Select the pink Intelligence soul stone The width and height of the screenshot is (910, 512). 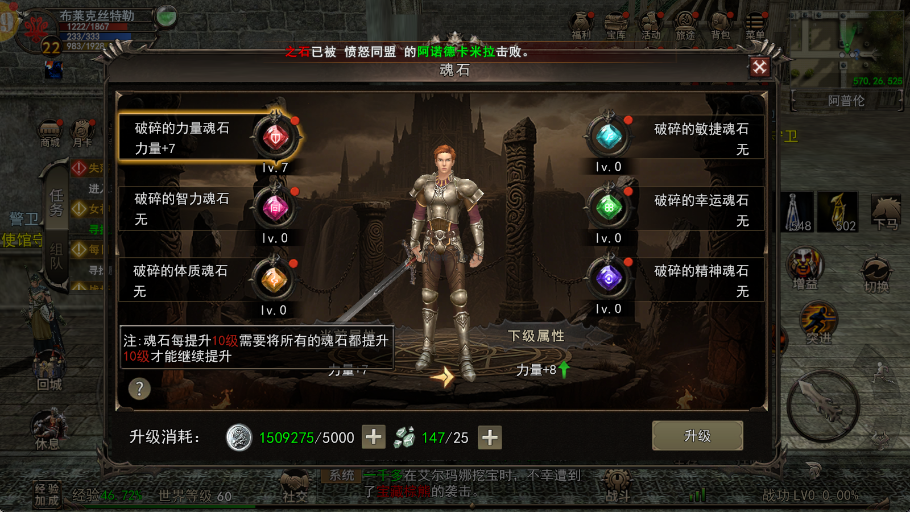click(272, 207)
